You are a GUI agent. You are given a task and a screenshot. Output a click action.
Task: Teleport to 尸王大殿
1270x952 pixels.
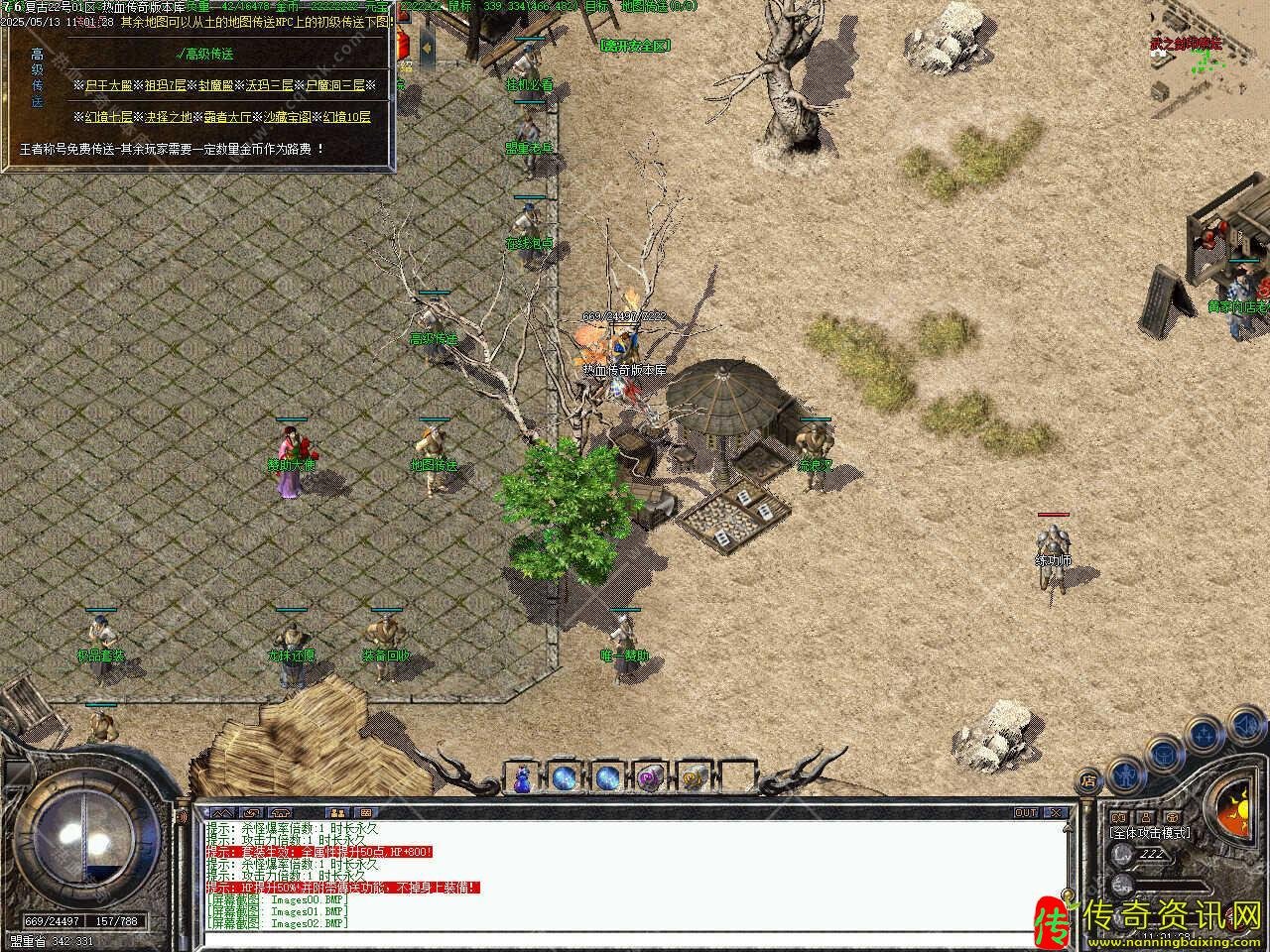(x=107, y=85)
